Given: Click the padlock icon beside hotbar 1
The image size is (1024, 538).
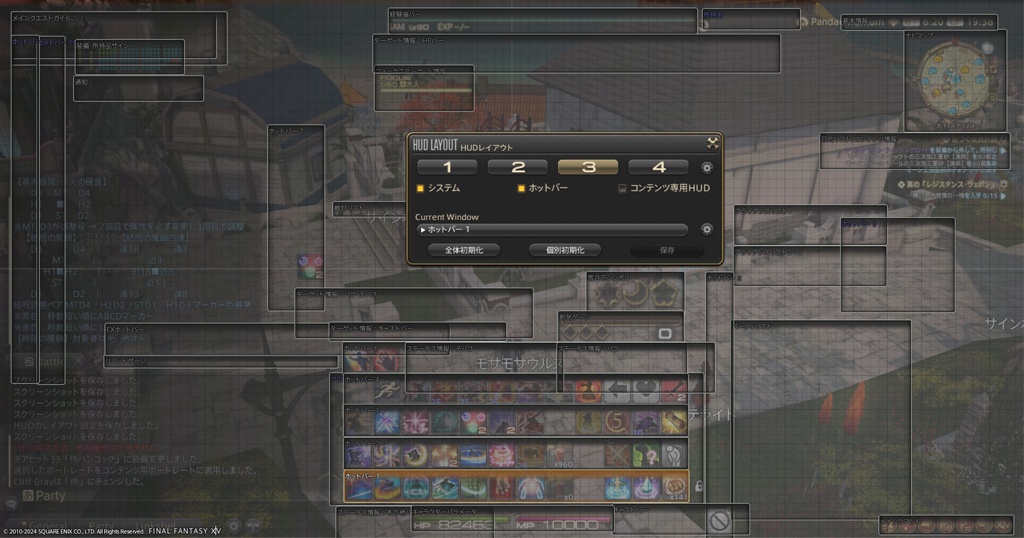Looking at the screenshot, I should 698,486.
